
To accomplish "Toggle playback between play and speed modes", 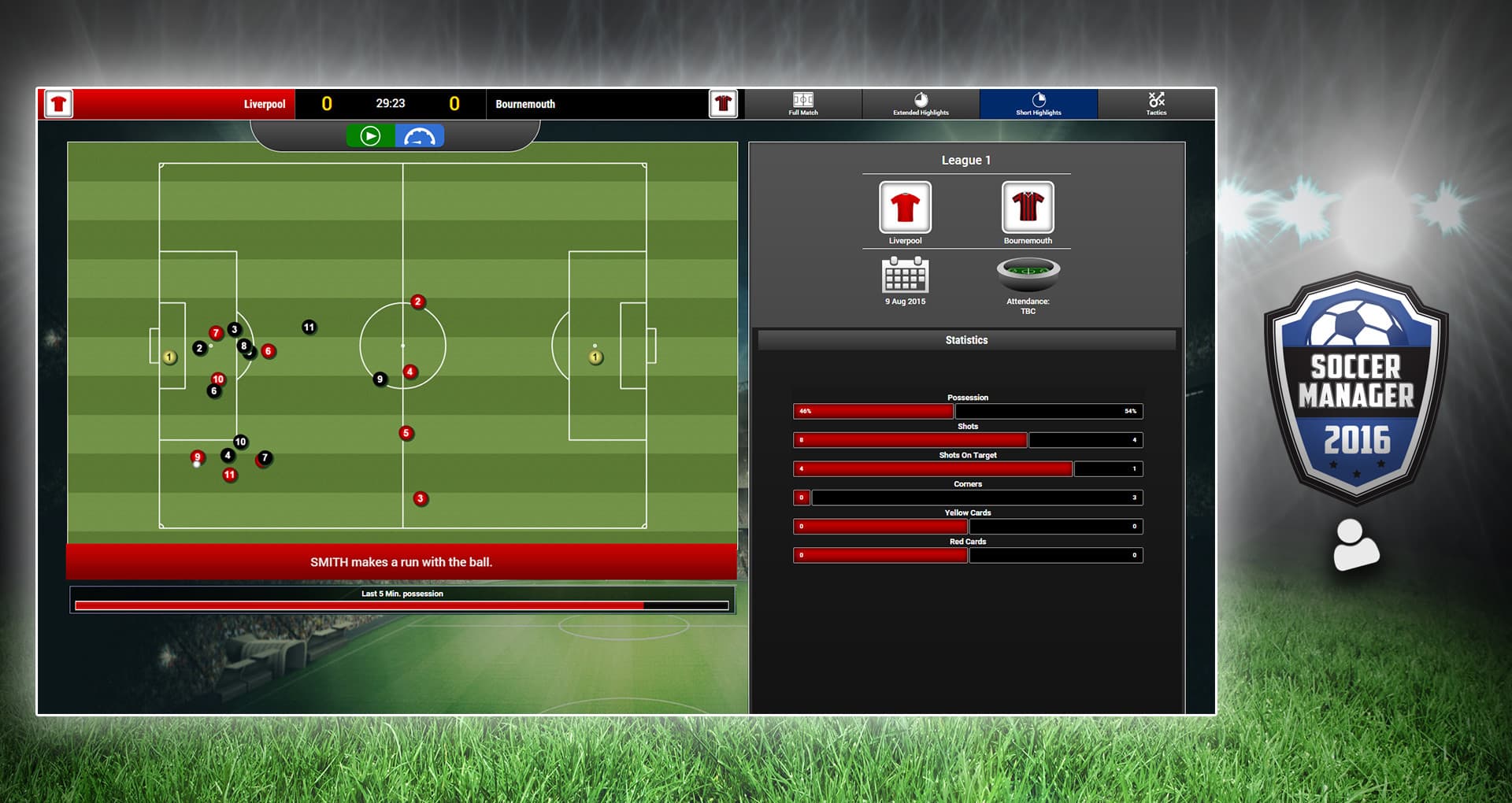I will 394,135.
